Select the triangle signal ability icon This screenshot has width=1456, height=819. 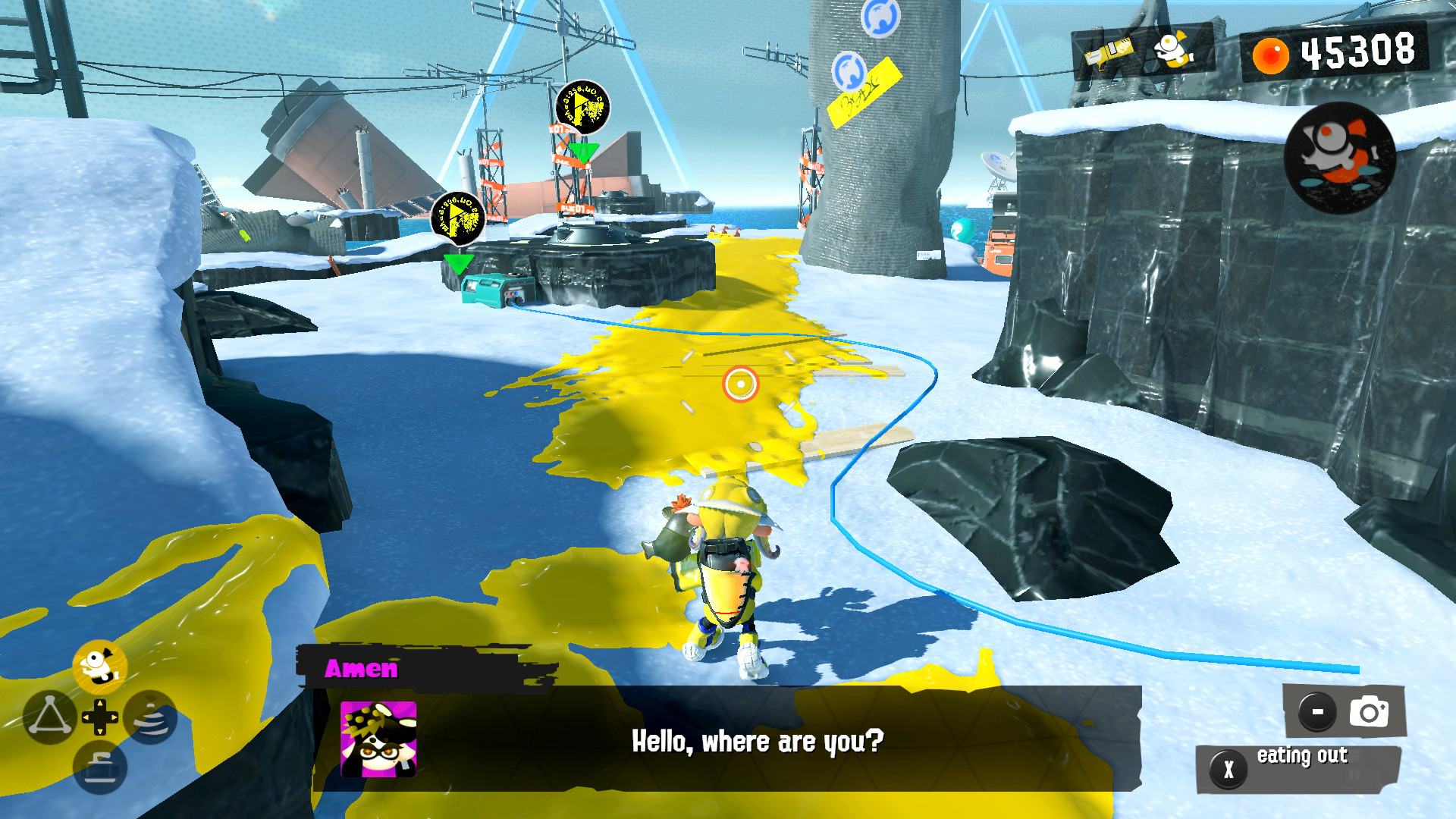(x=50, y=716)
